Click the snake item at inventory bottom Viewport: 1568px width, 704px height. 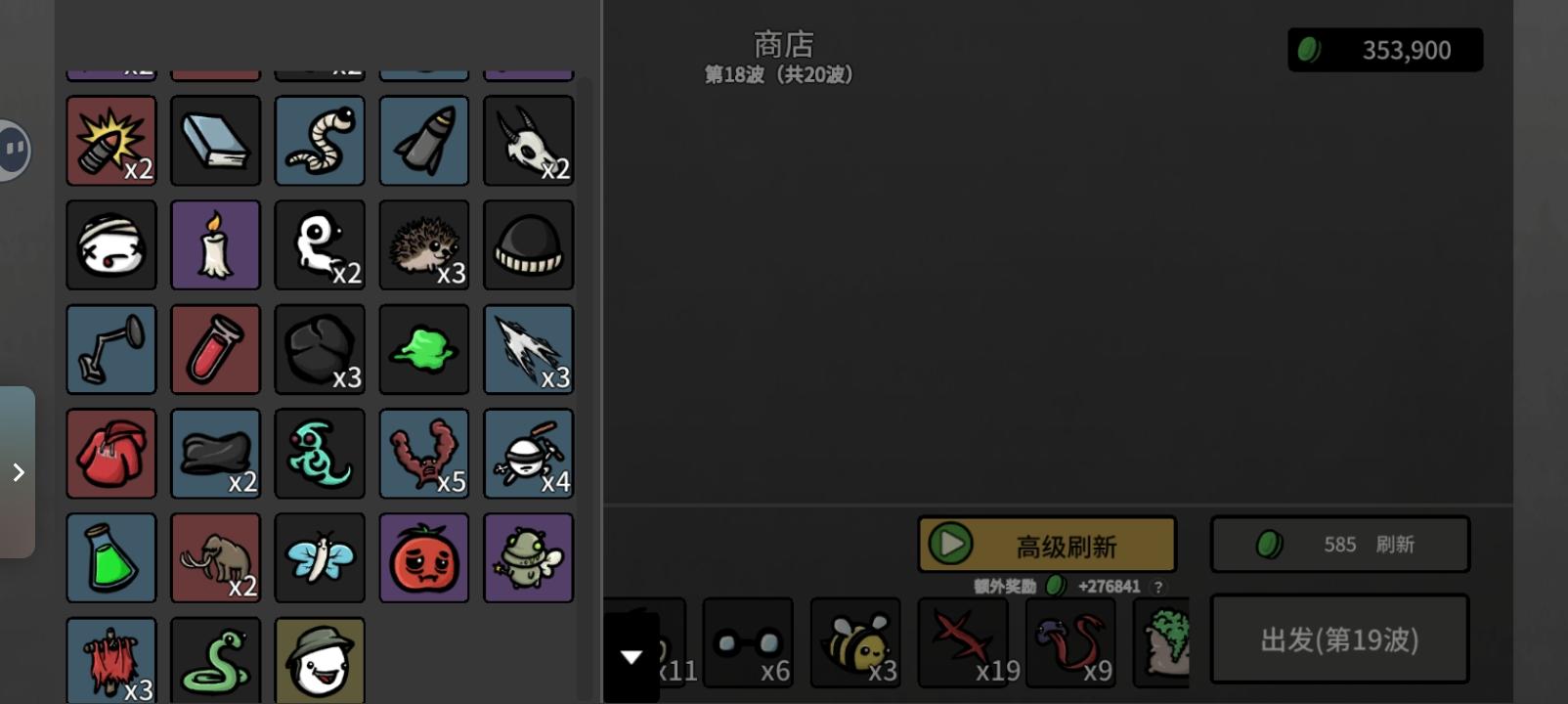(215, 661)
